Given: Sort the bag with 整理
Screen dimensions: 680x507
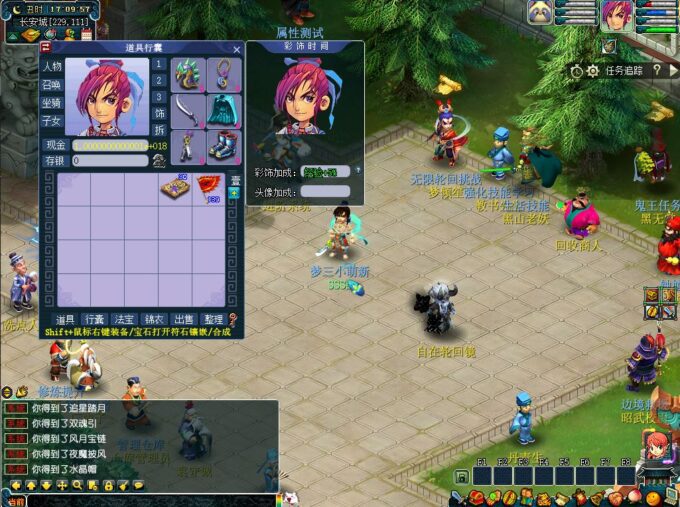Looking at the screenshot, I should (213, 319).
